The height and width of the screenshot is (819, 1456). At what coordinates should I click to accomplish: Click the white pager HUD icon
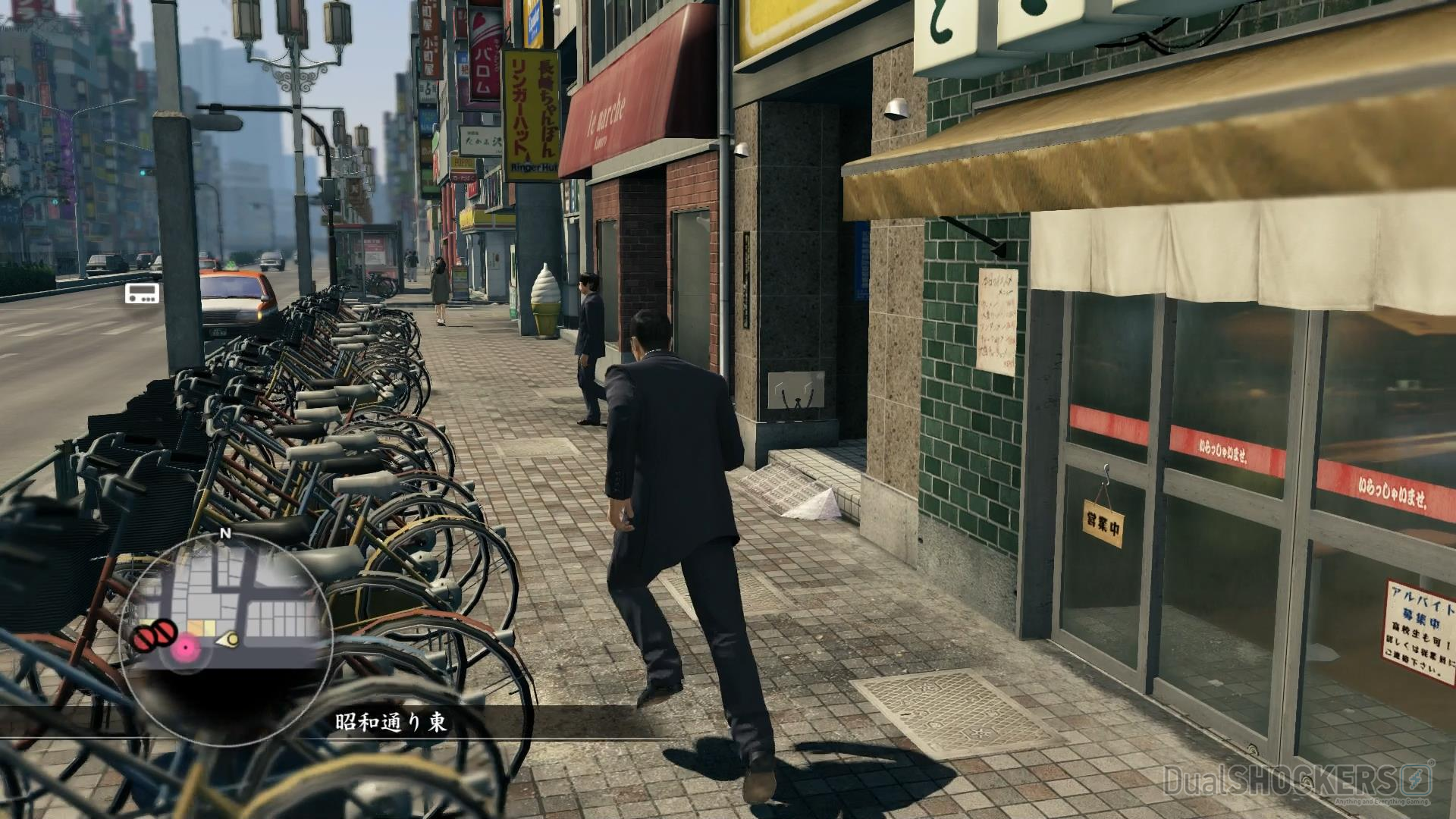point(142,293)
